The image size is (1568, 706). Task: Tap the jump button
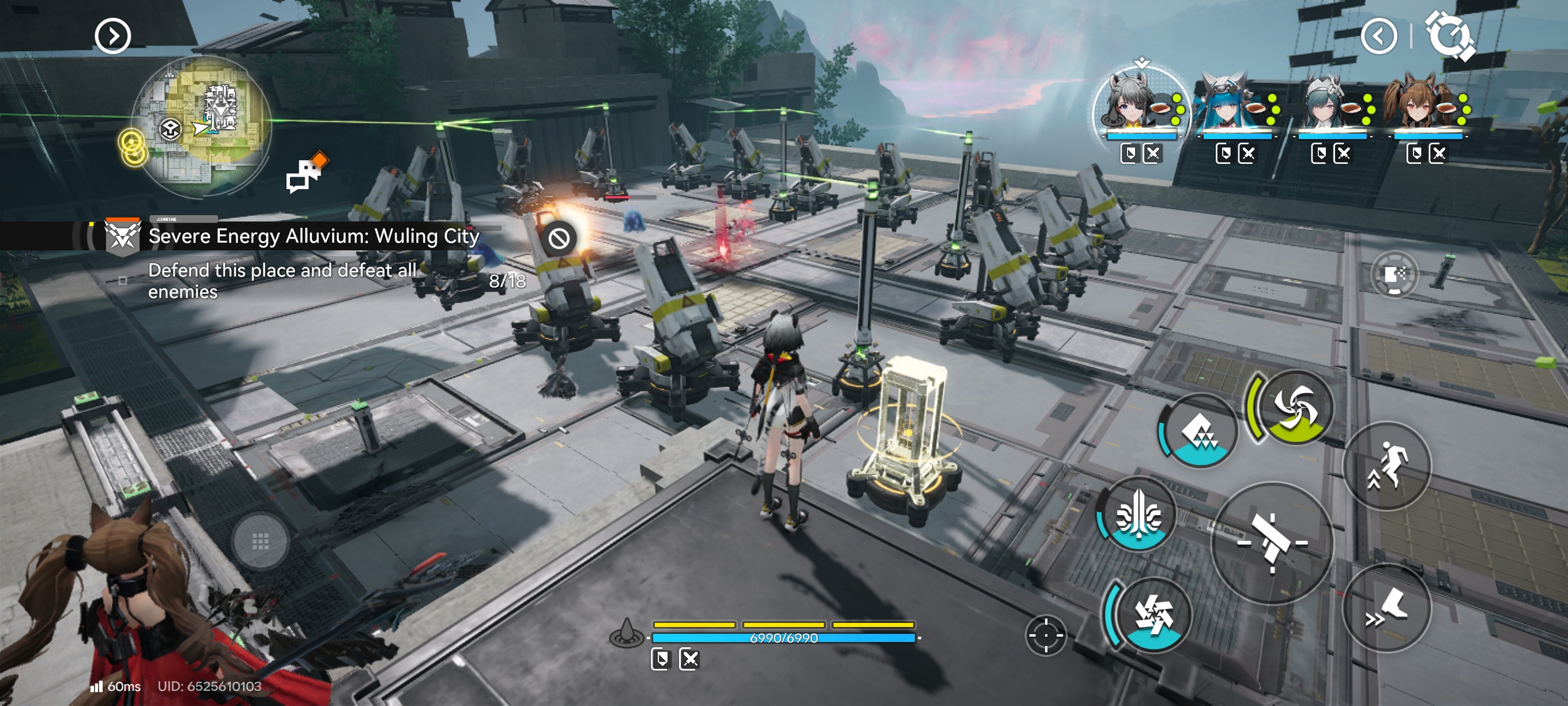tap(1386, 466)
